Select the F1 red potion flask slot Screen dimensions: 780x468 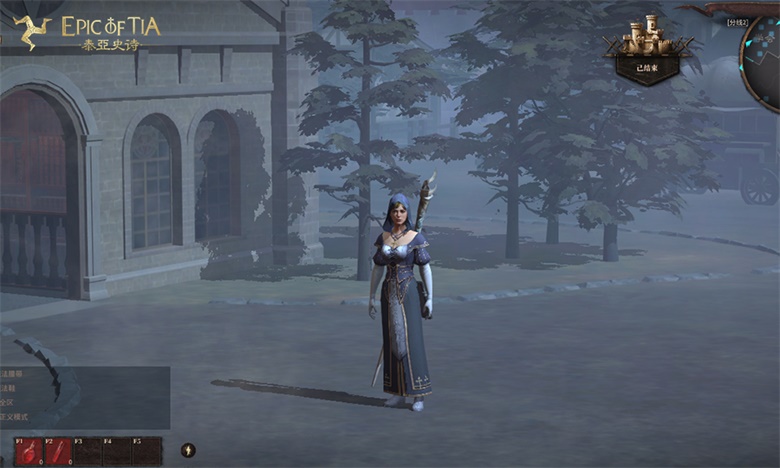coord(28,452)
